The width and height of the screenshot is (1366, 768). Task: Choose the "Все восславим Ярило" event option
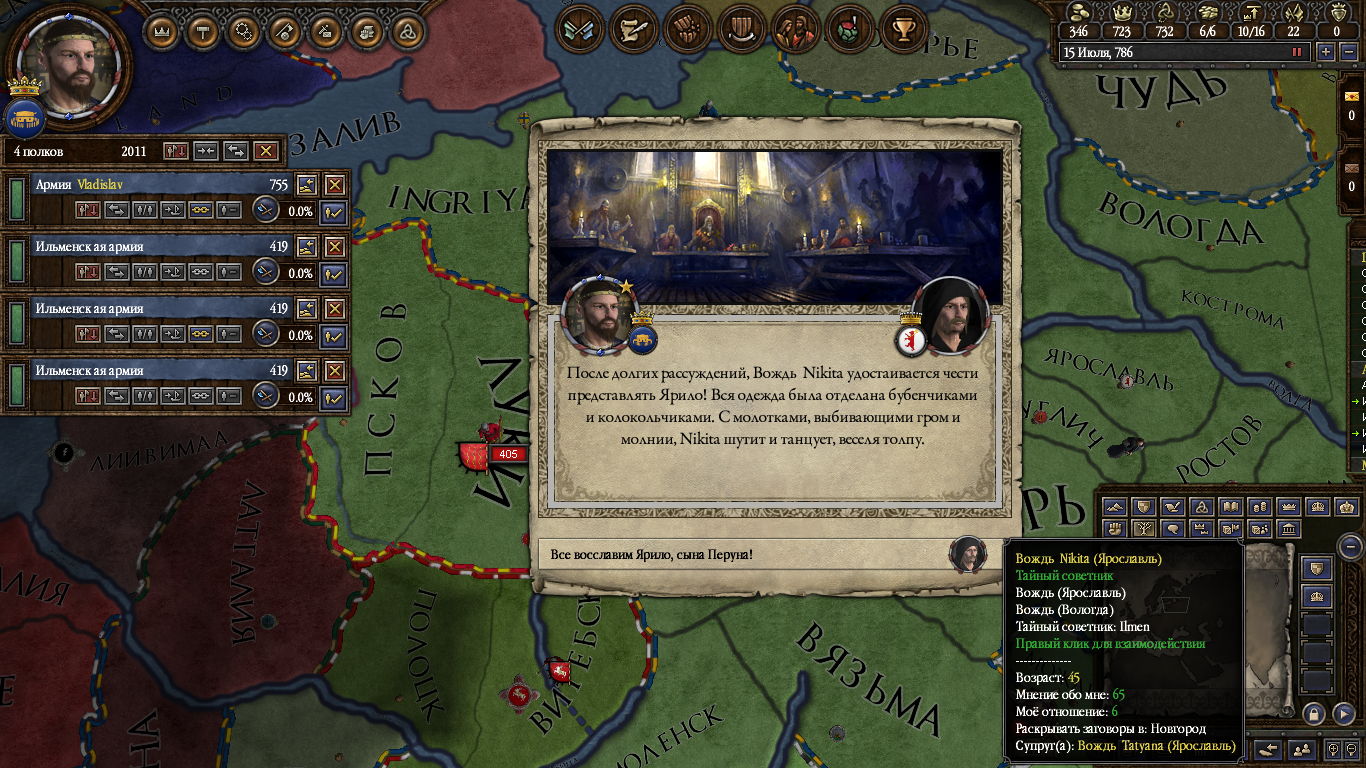click(745, 554)
